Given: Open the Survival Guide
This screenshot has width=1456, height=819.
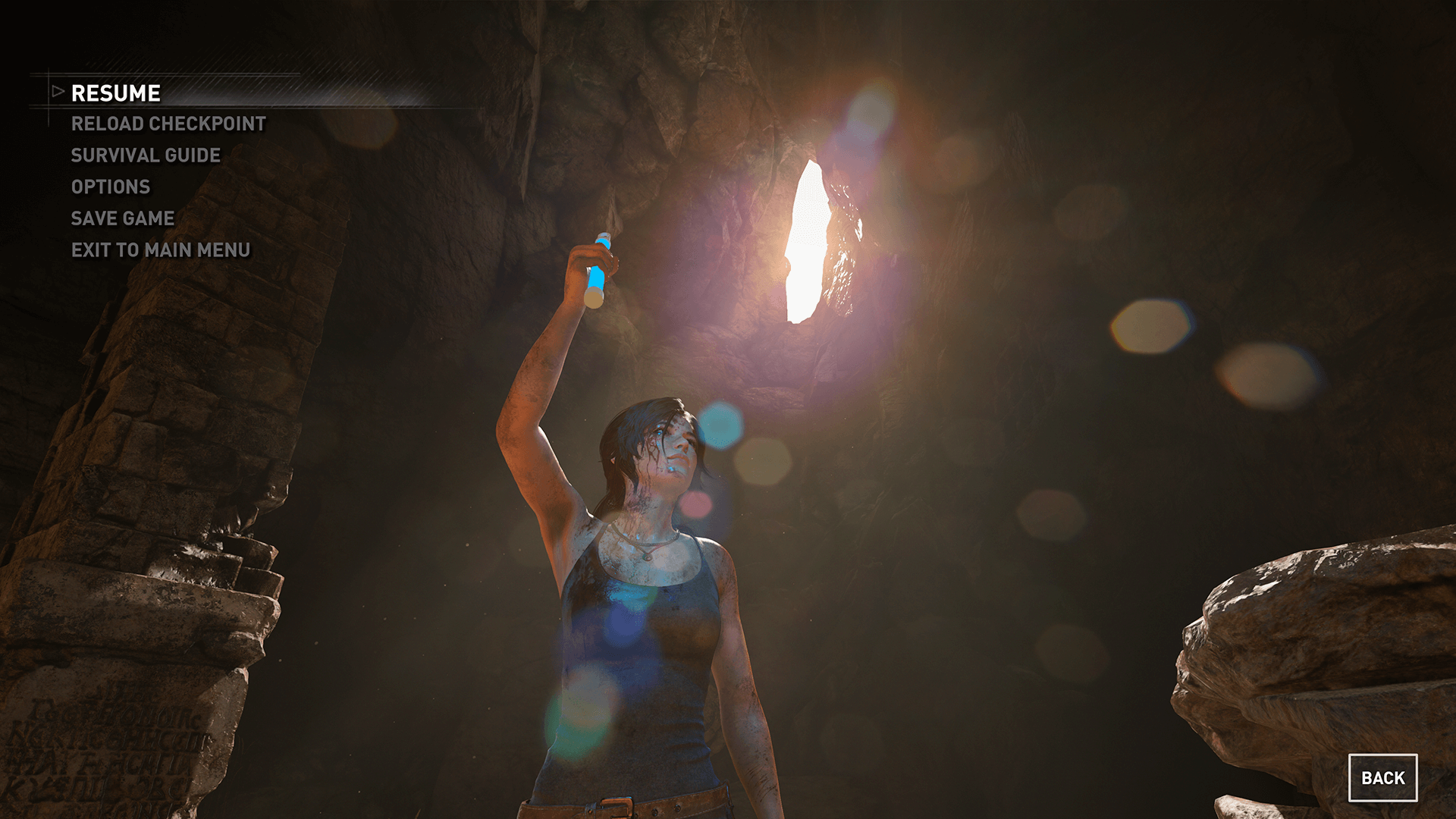Looking at the screenshot, I should tap(146, 155).
